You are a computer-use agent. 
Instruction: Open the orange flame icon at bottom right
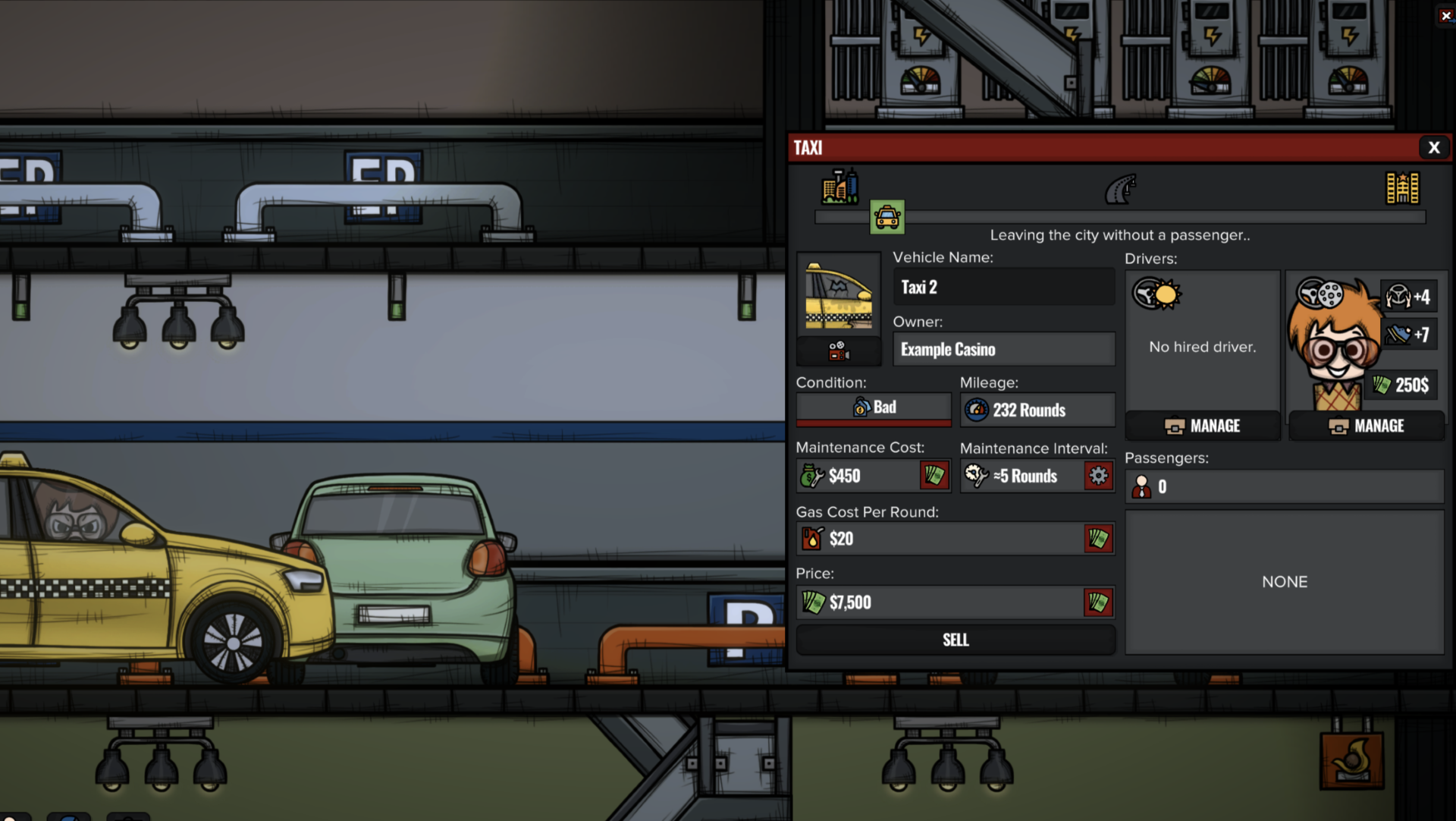click(x=1352, y=760)
